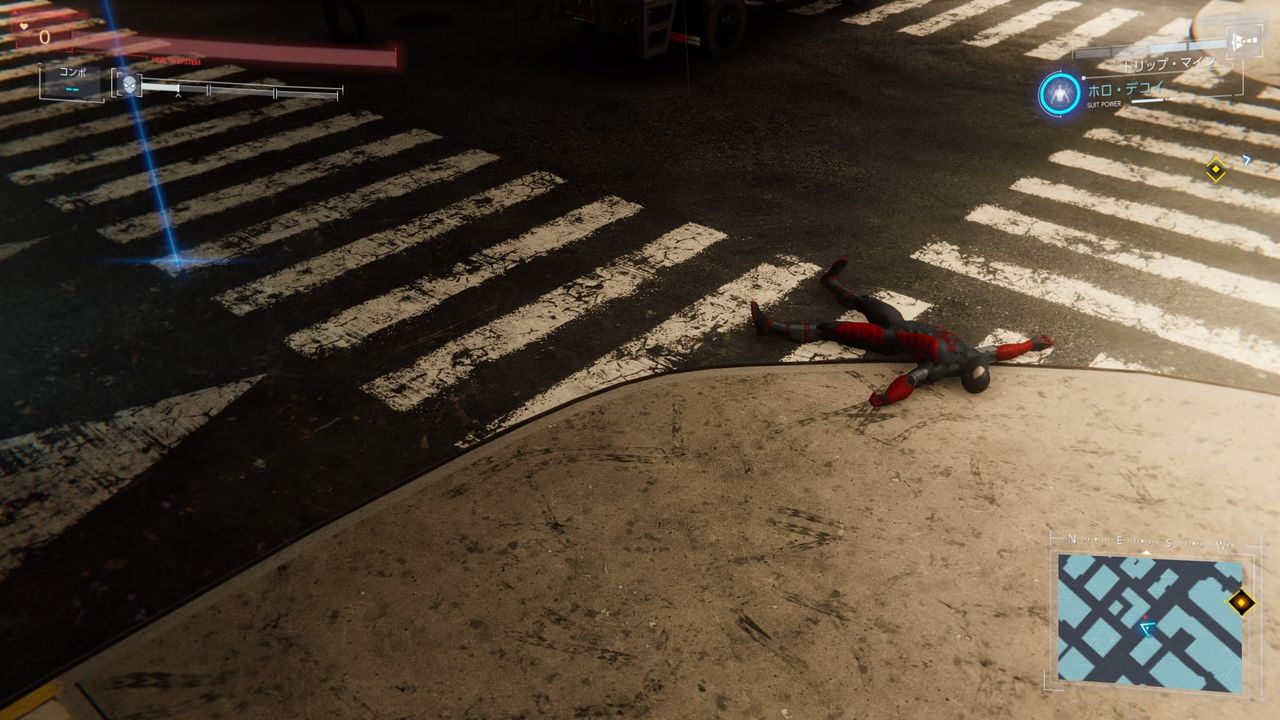Toggle the red objective dot on the minimap
Viewport: 1280px width, 720px height.
[1145, 617]
